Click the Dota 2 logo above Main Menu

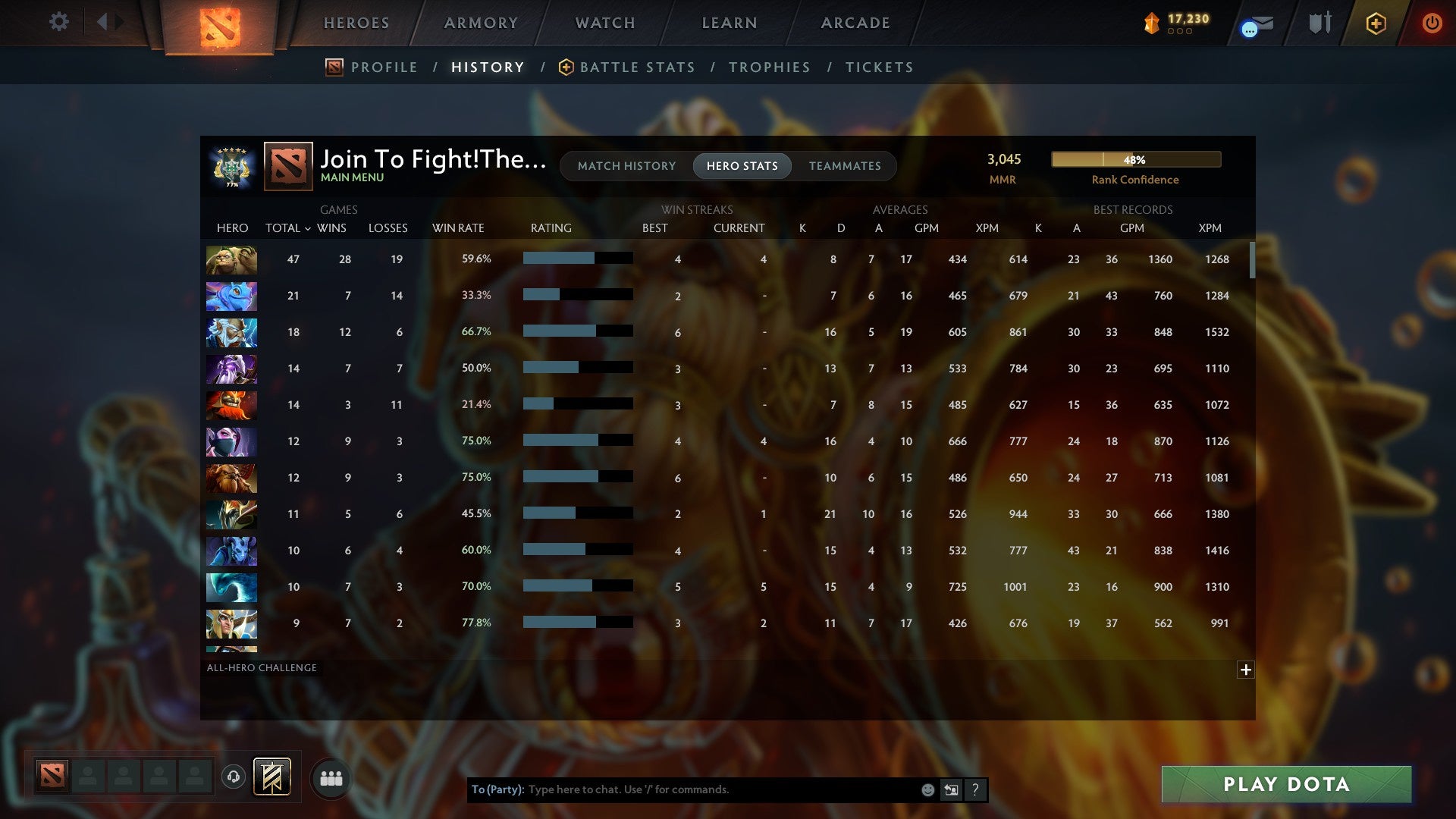[287, 165]
